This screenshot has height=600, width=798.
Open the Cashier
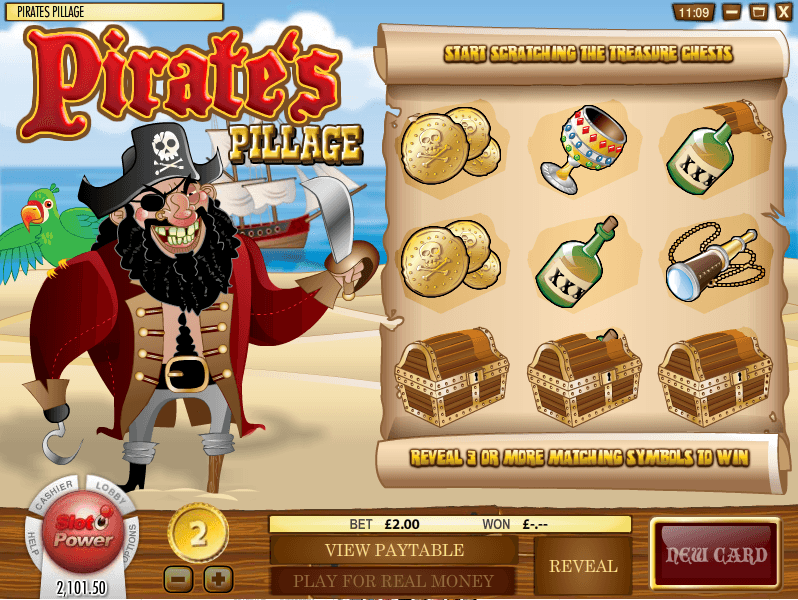click(57, 499)
